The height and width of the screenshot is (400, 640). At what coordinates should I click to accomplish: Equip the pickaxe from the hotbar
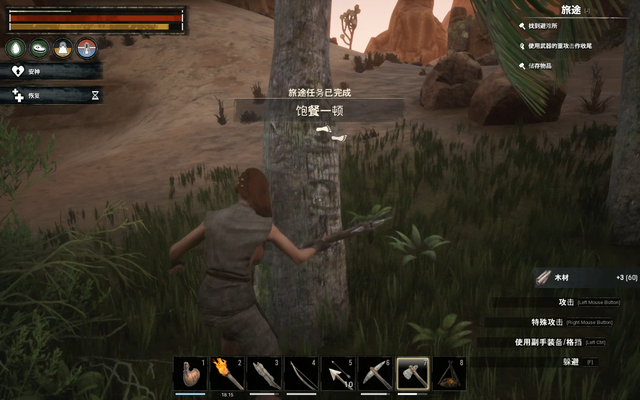374,374
